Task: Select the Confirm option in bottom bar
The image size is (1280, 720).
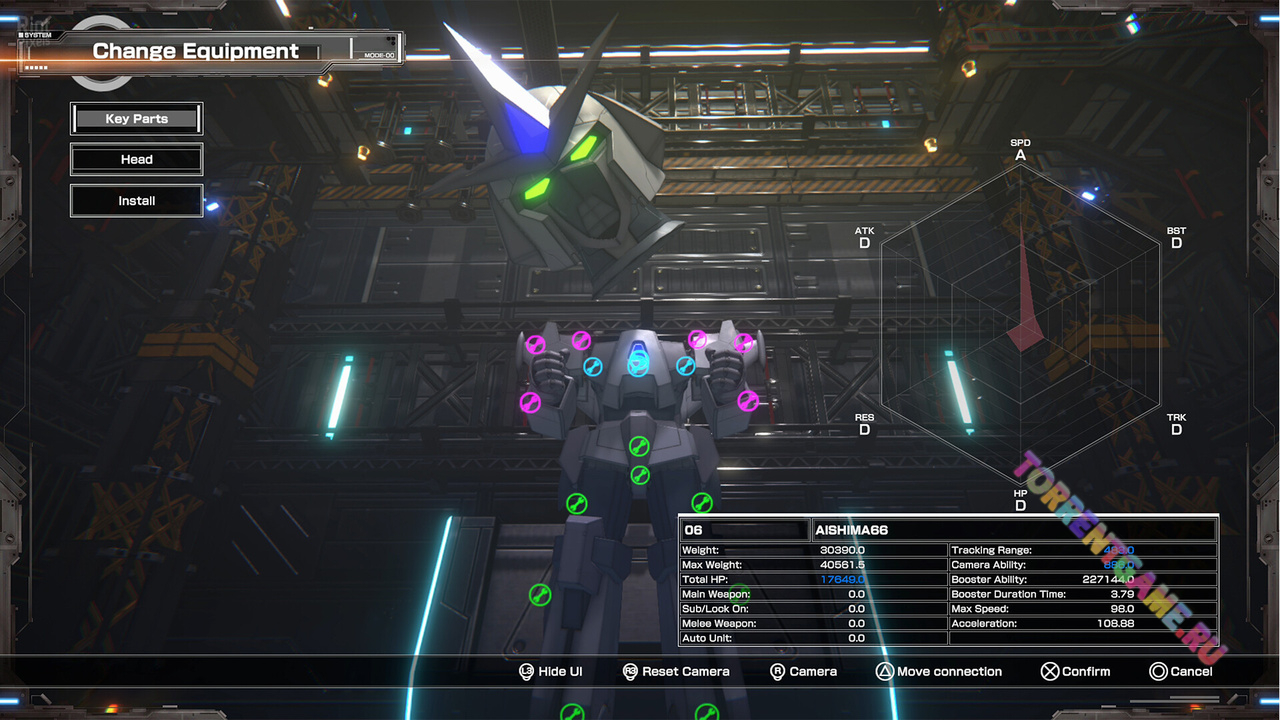Action: [x=1075, y=672]
